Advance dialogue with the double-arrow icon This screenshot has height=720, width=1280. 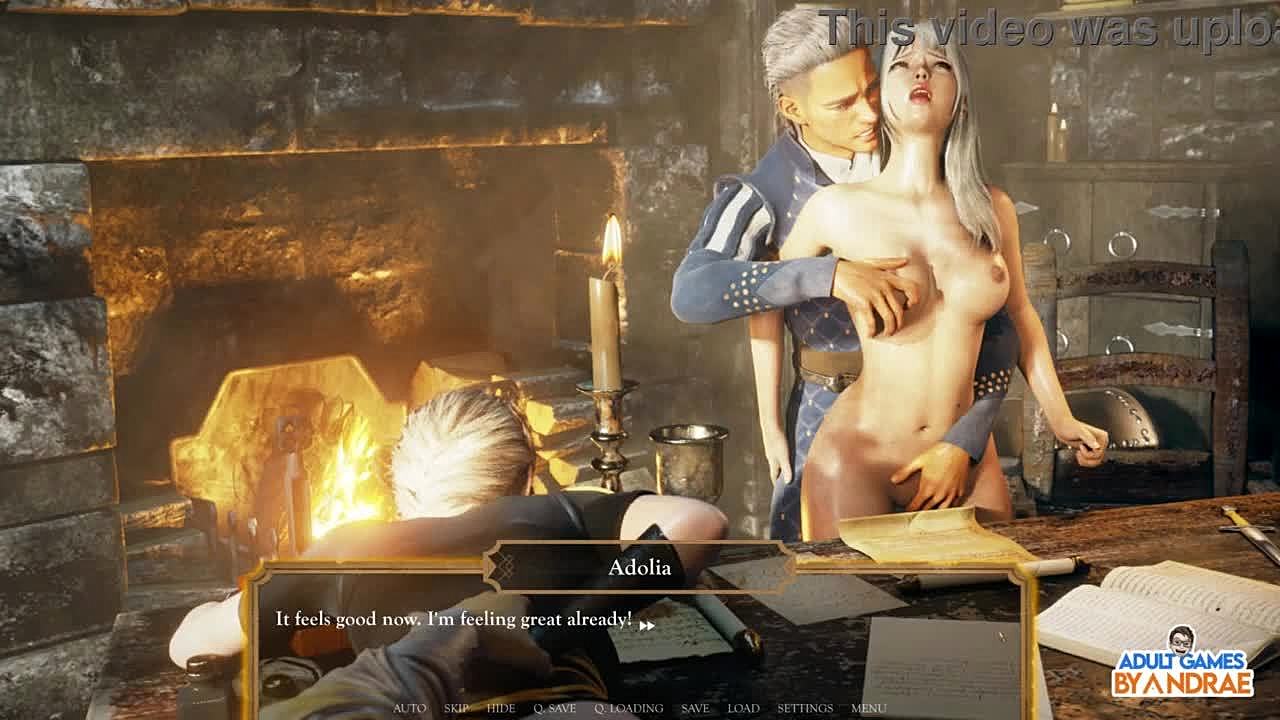tap(647, 625)
